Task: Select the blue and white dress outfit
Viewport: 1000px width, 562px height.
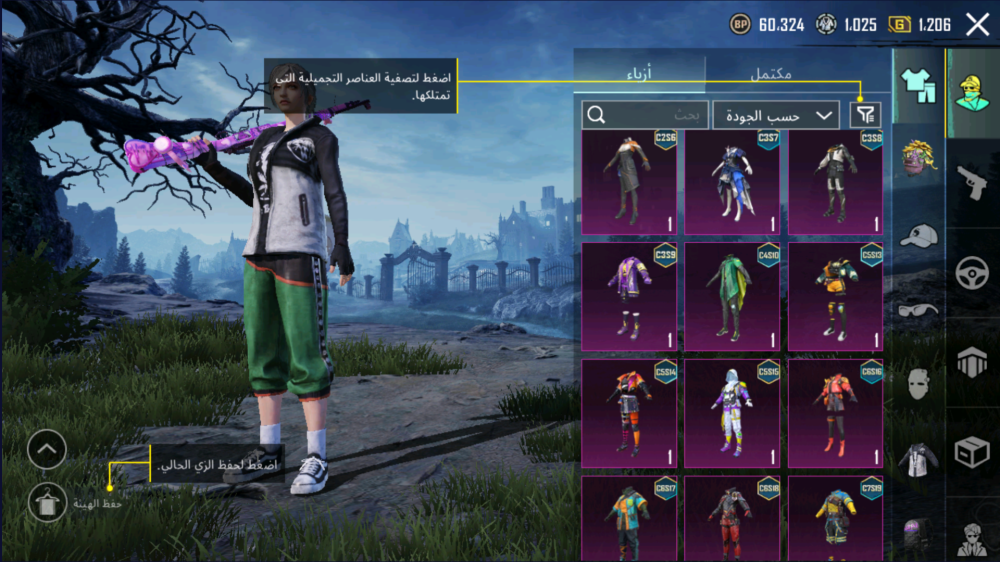Action: coord(732,181)
